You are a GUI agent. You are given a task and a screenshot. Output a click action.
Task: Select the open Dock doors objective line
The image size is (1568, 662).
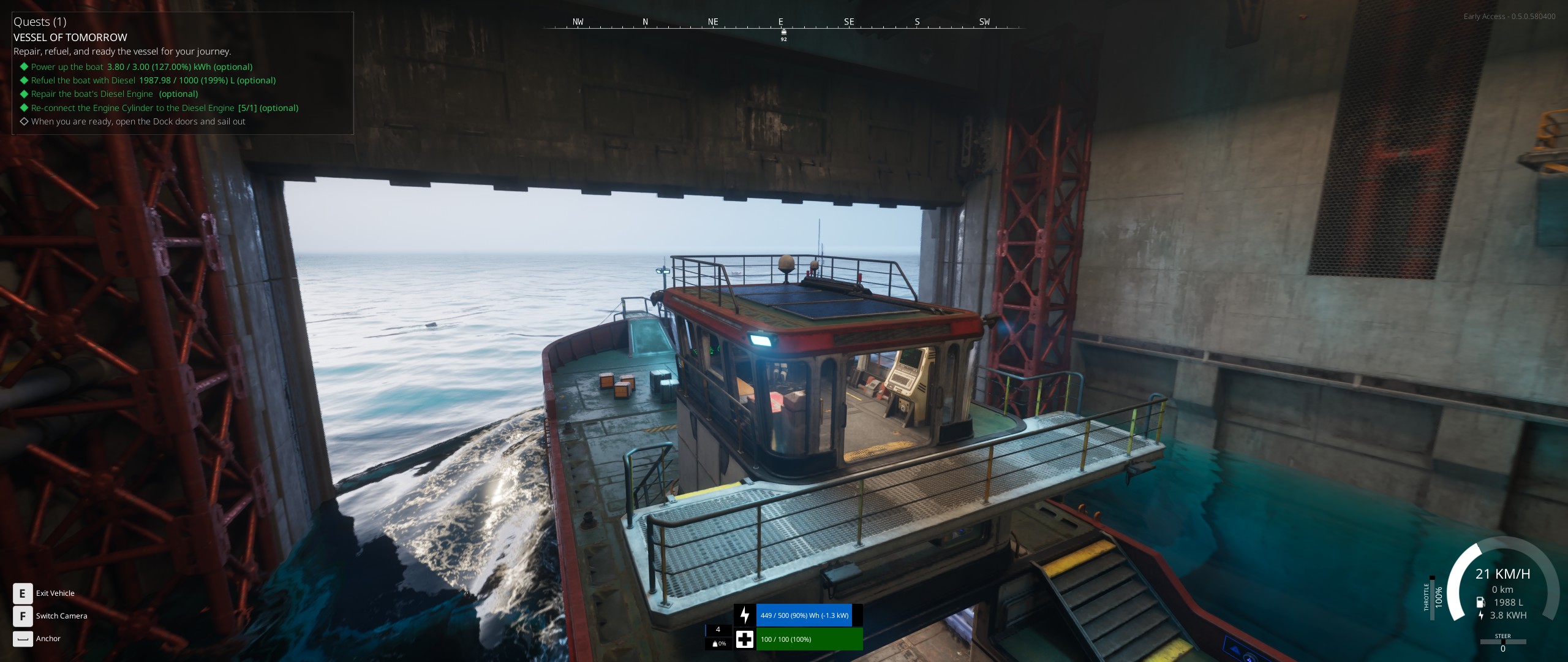(x=138, y=121)
